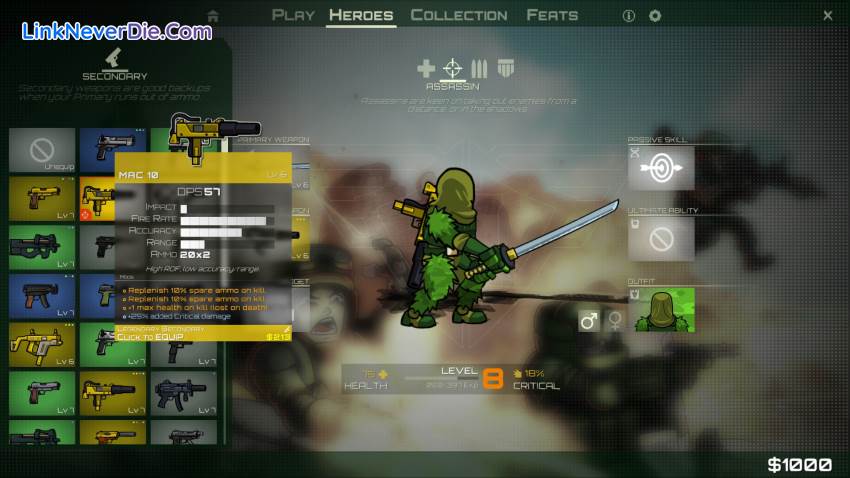Open the info icon in top bar
Image resolution: width=850 pixels, height=478 pixels.
click(x=629, y=16)
